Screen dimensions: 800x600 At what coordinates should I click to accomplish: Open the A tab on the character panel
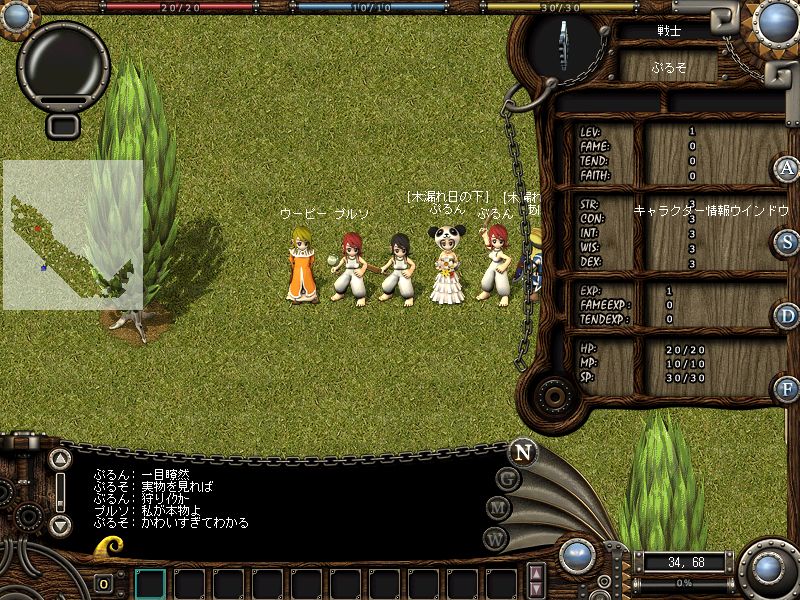(787, 168)
